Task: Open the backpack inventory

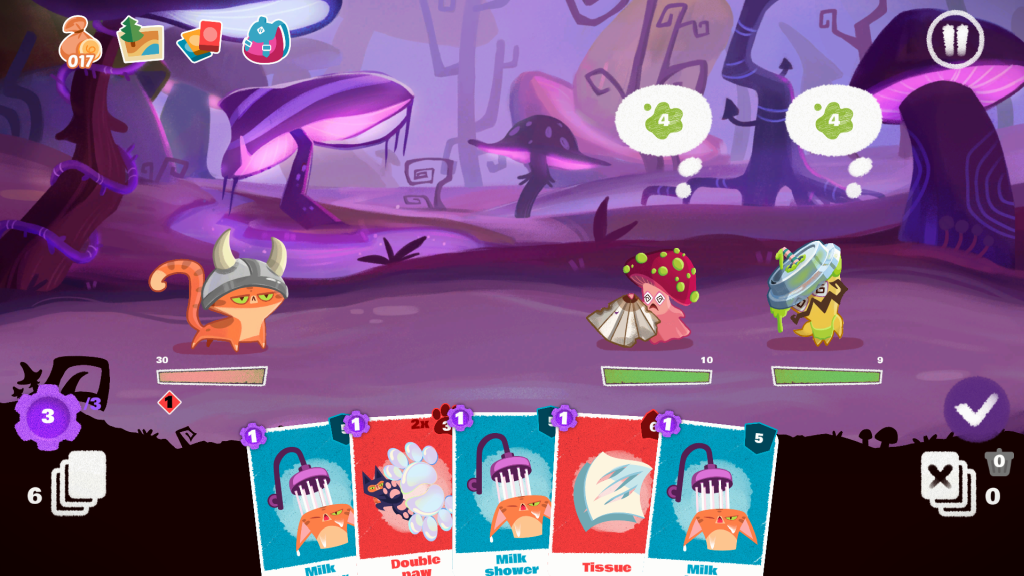Action: tap(265, 40)
